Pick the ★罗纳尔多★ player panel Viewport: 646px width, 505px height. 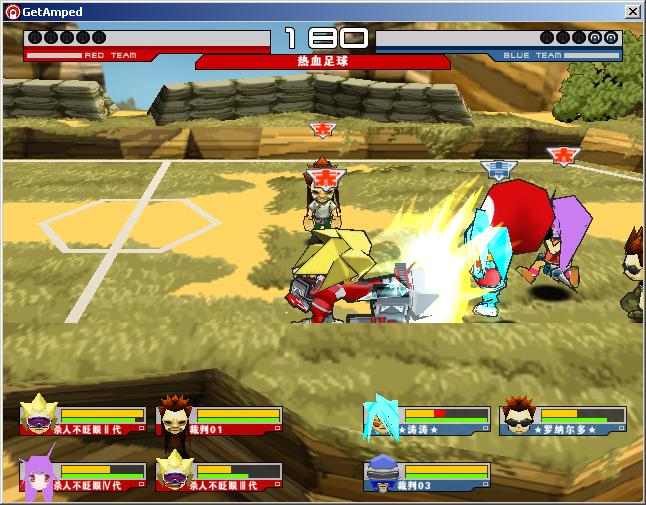[x=563, y=420]
